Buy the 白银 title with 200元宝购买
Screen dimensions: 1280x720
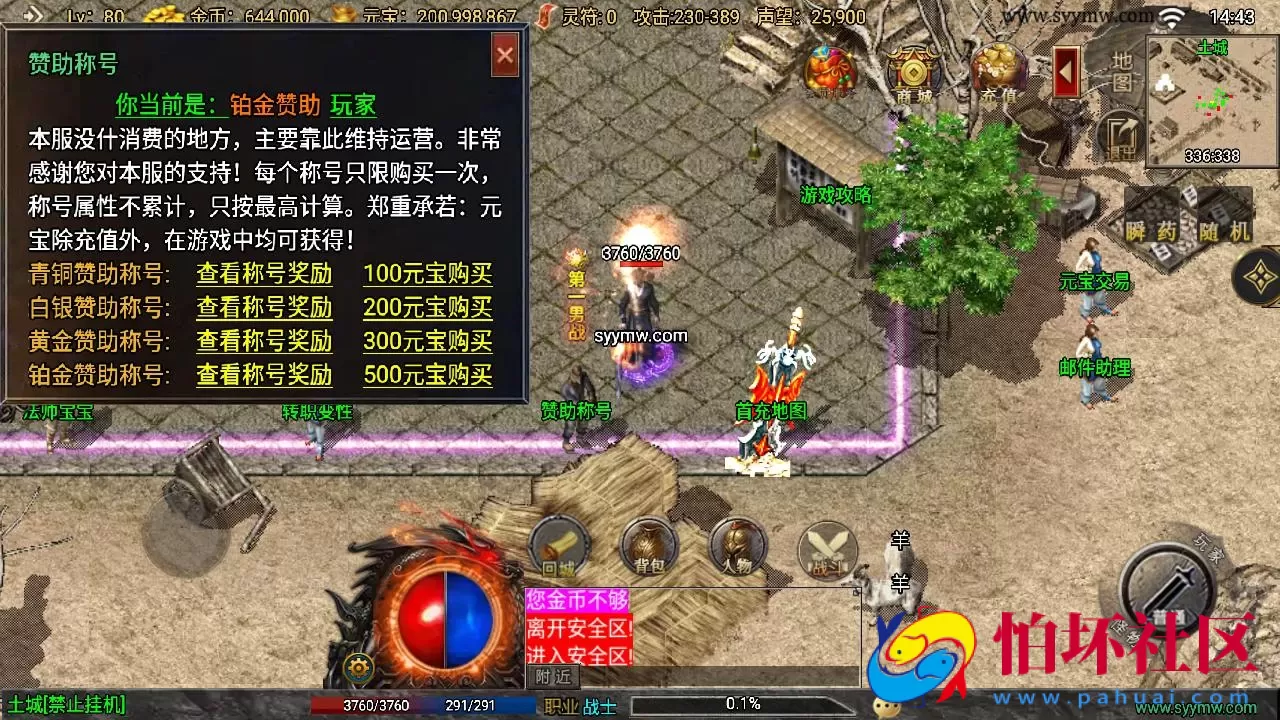click(x=427, y=309)
